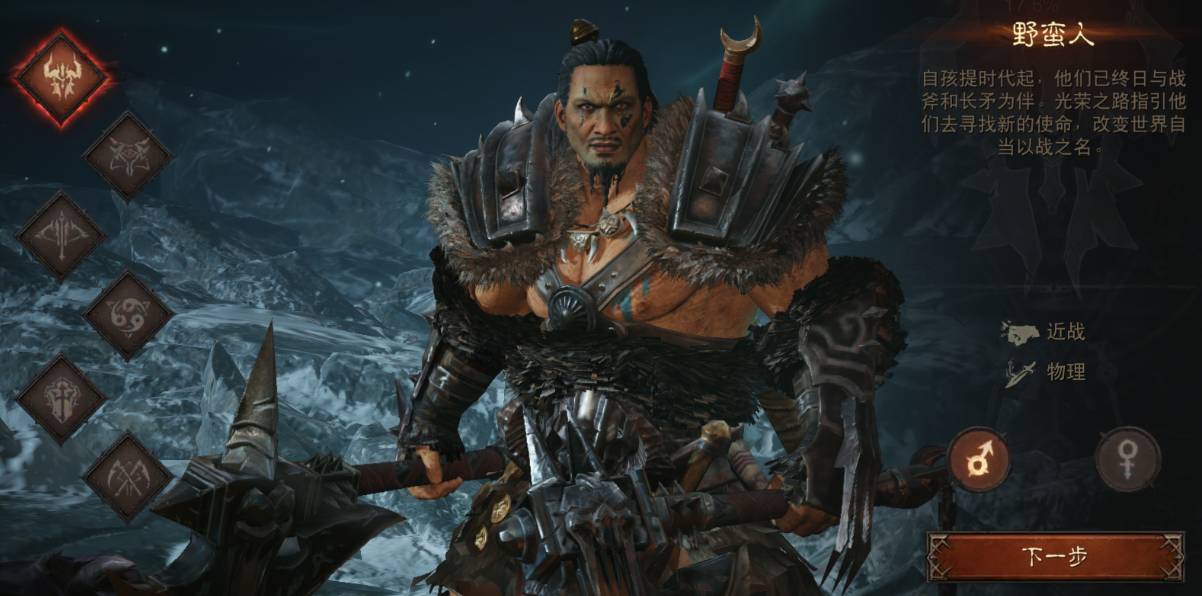
Task: Choose the shield-and-cross Crusader class icon
Action: click(61, 397)
